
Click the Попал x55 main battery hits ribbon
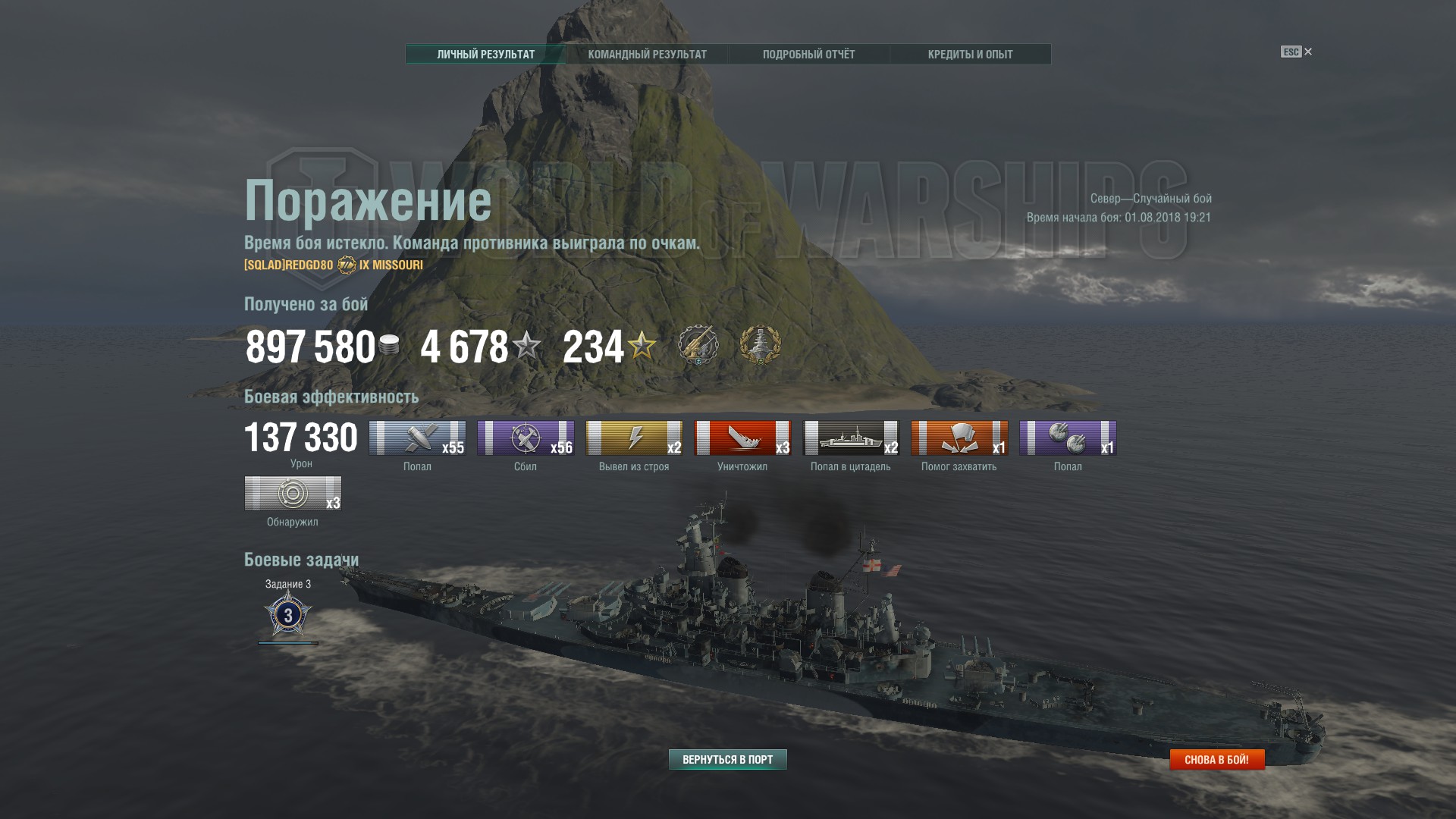(x=417, y=438)
